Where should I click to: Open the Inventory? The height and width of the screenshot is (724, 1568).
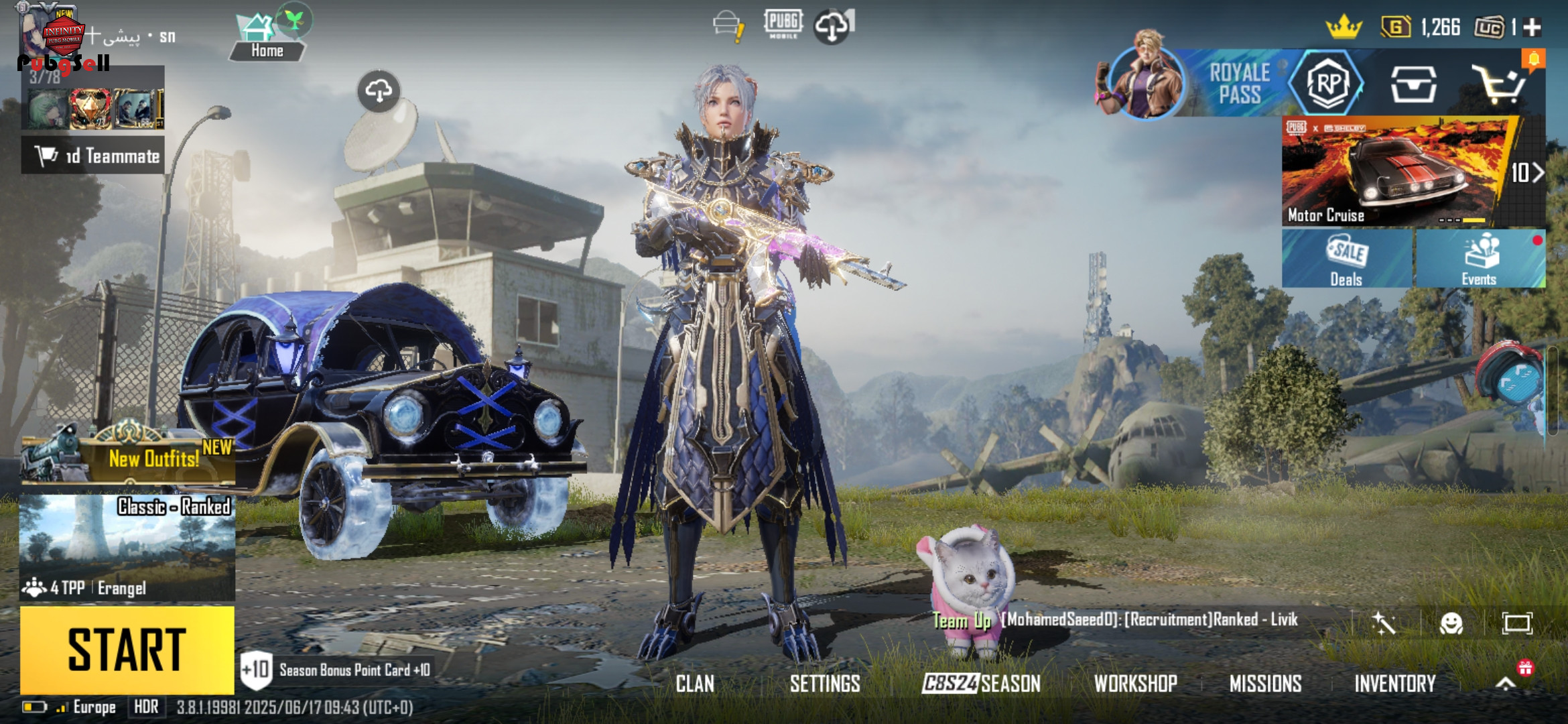click(1395, 684)
